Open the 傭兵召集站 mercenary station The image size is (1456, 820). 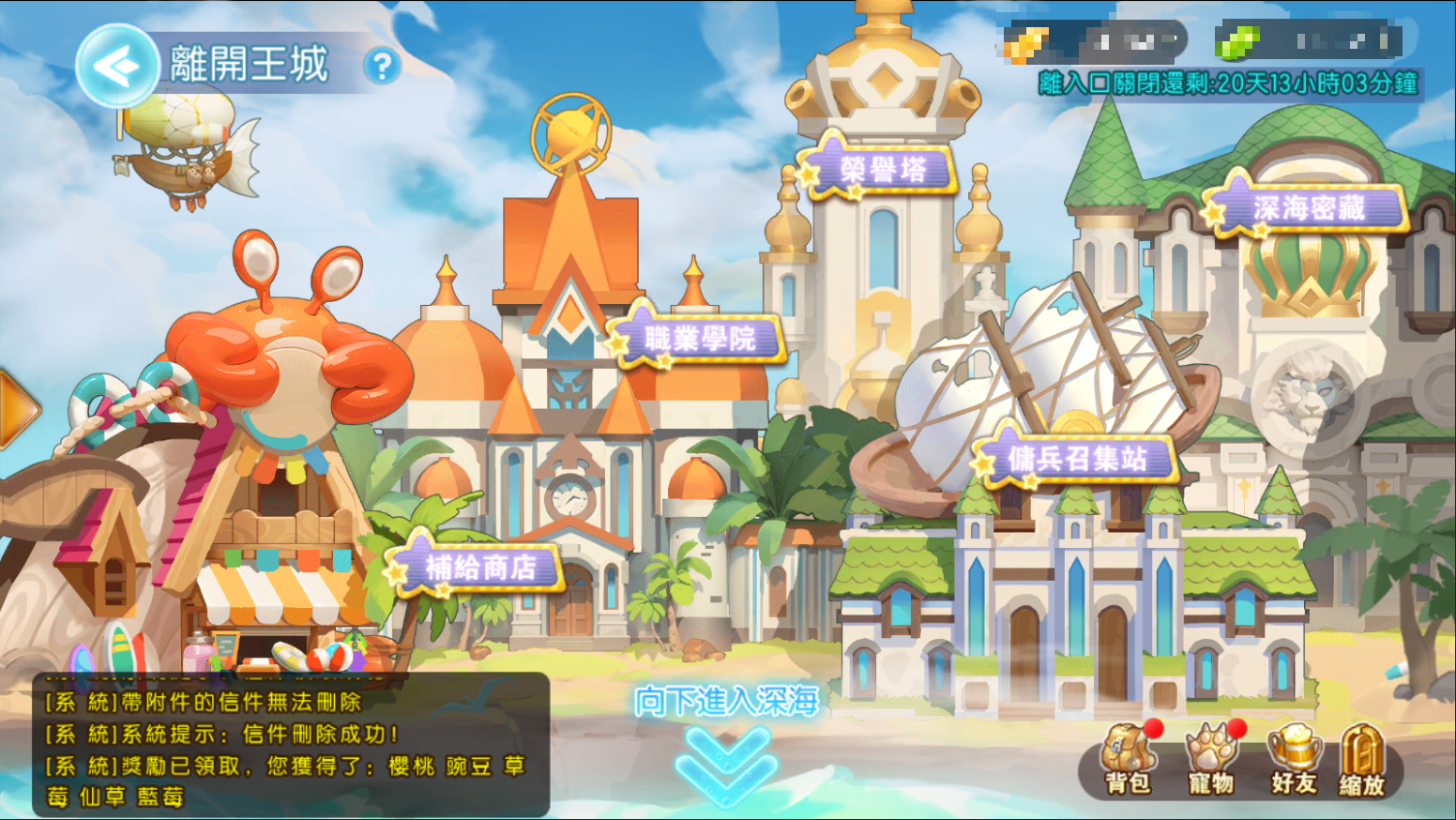tap(1076, 459)
